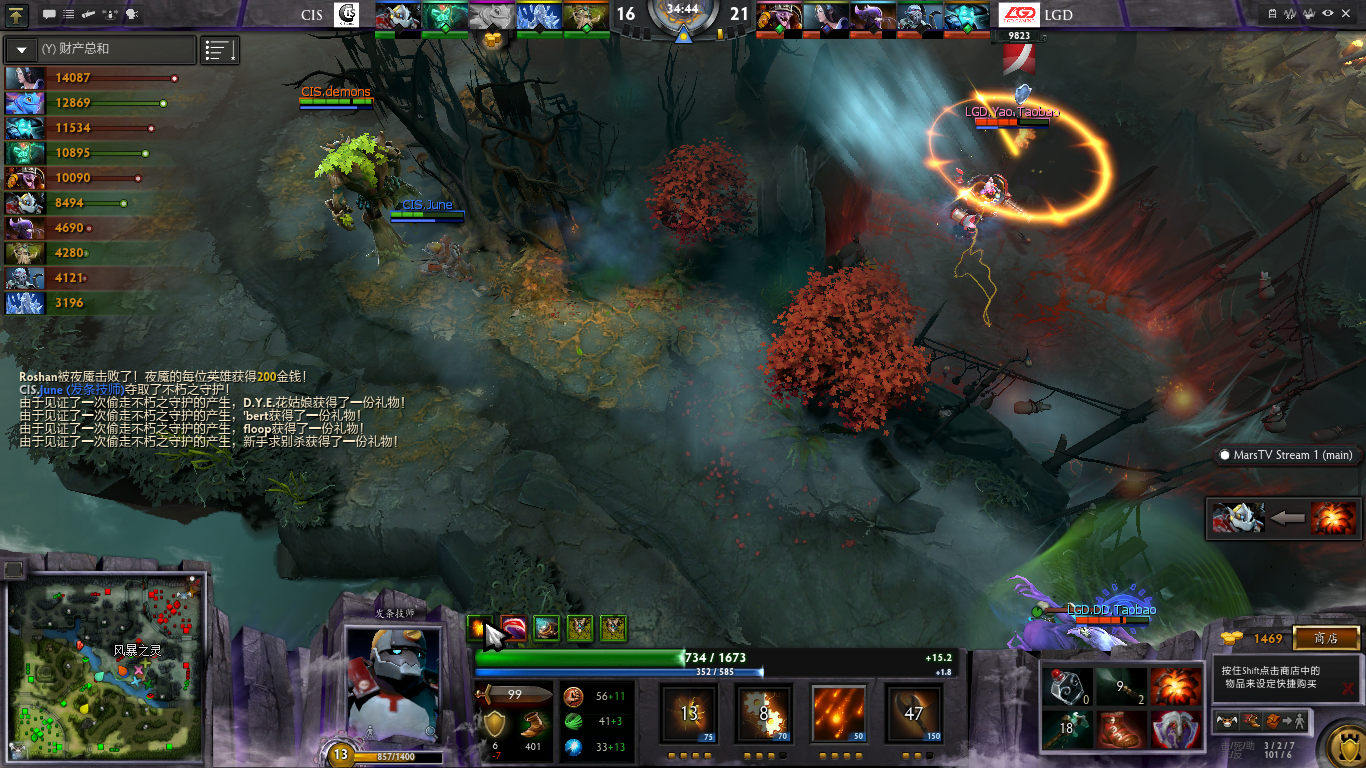The width and height of the screenshot is (1366, 768).
Task: Select the Clockwerk hero portrait
Action: tap(391, 685)
